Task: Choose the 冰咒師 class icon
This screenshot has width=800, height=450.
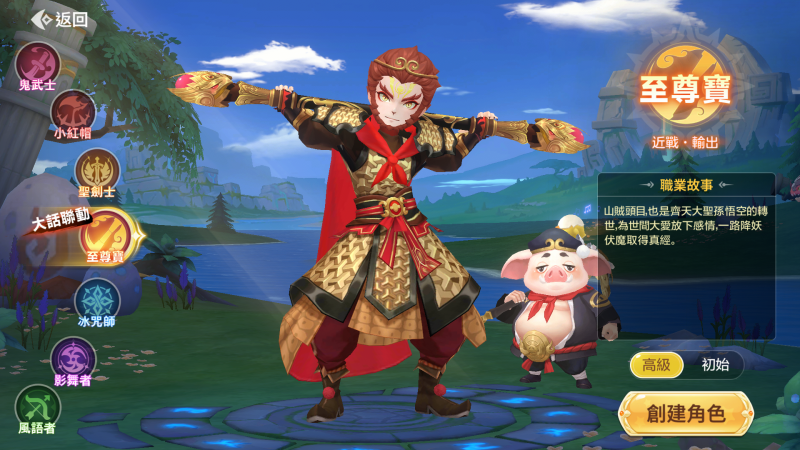Action: point(97,298)
